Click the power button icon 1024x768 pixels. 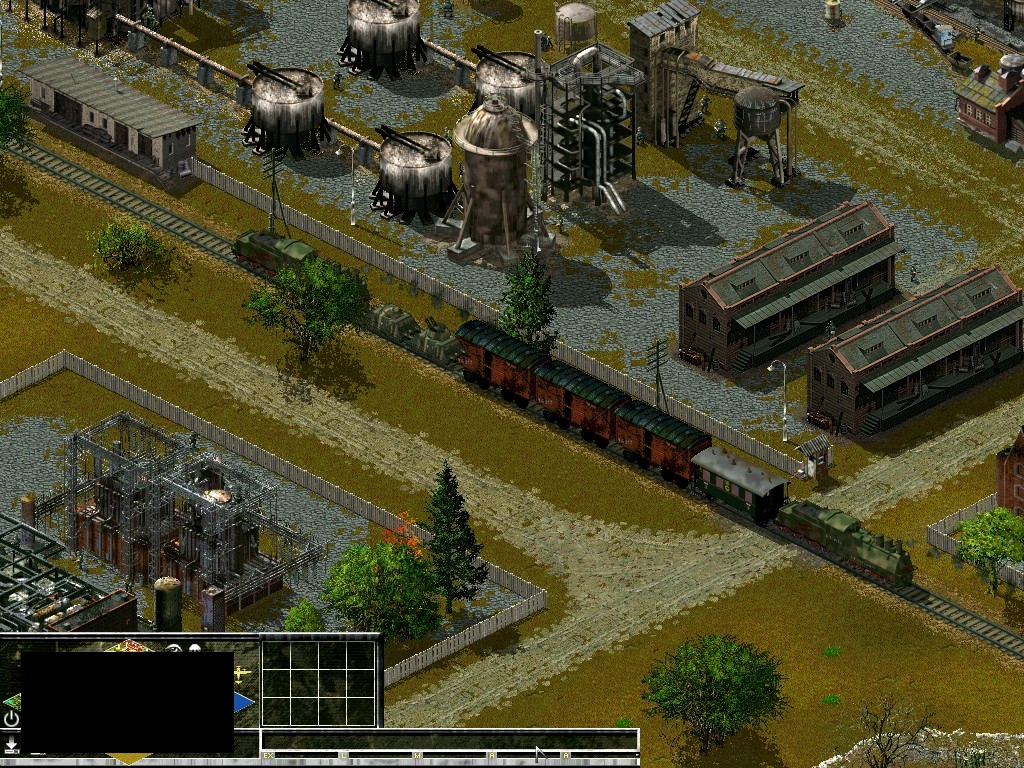click(11, 719)
